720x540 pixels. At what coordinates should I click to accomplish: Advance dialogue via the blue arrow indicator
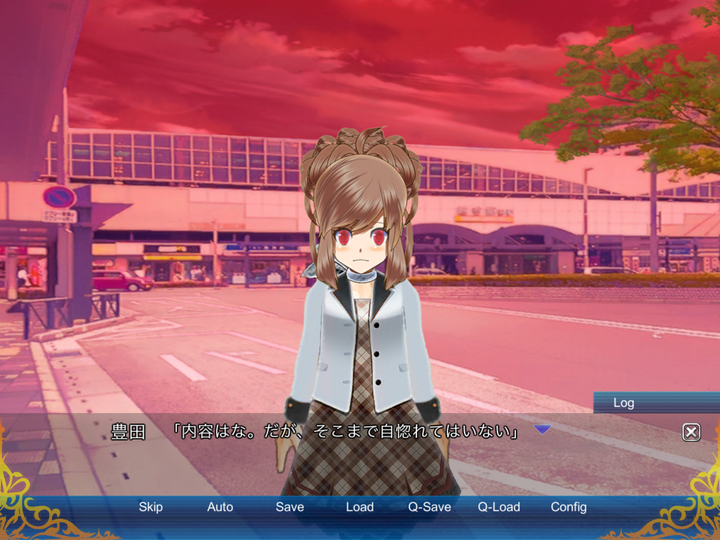[x=542, y=430]
